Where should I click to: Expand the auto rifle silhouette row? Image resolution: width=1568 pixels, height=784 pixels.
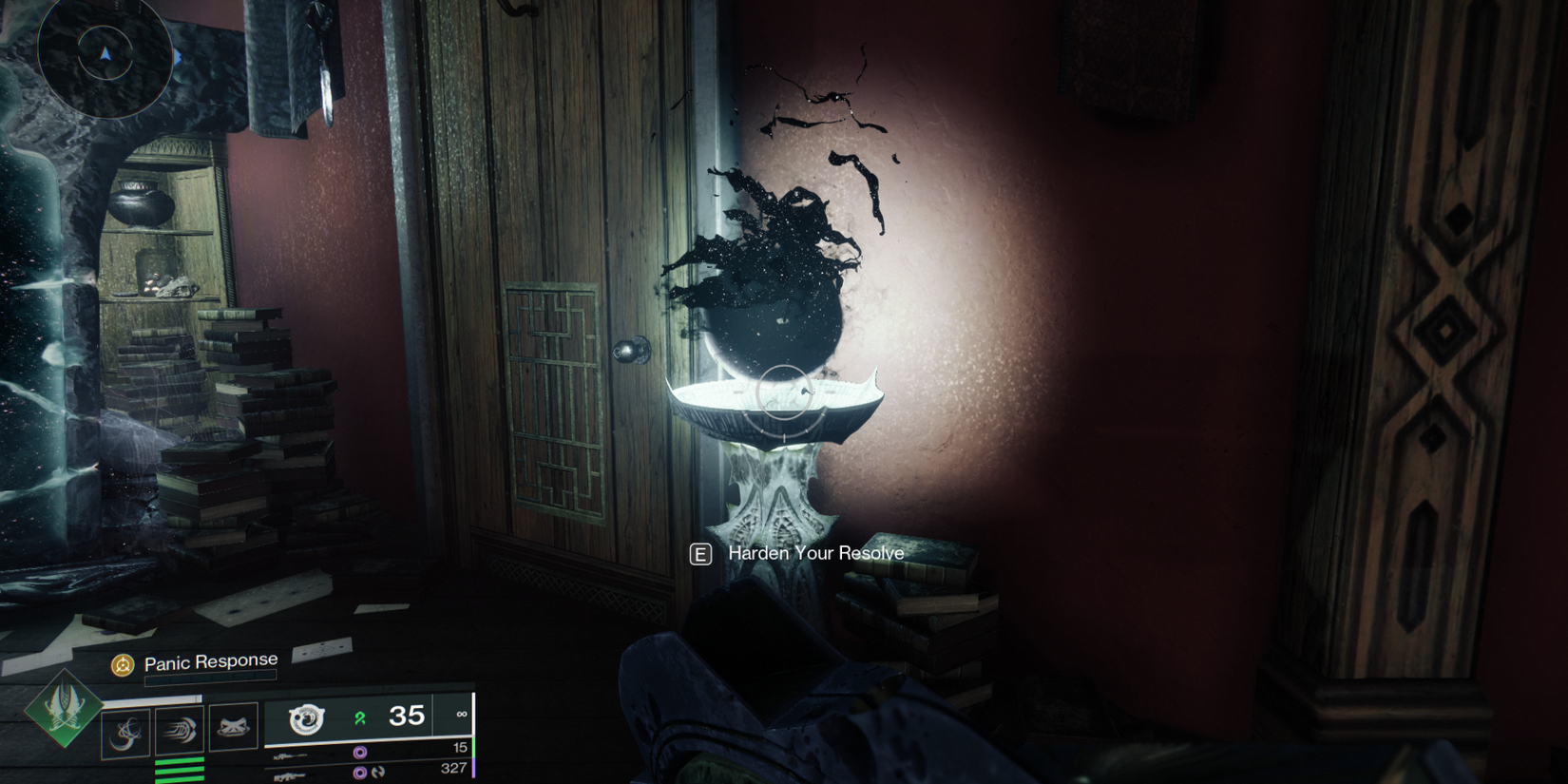click(x=286, y=776)
